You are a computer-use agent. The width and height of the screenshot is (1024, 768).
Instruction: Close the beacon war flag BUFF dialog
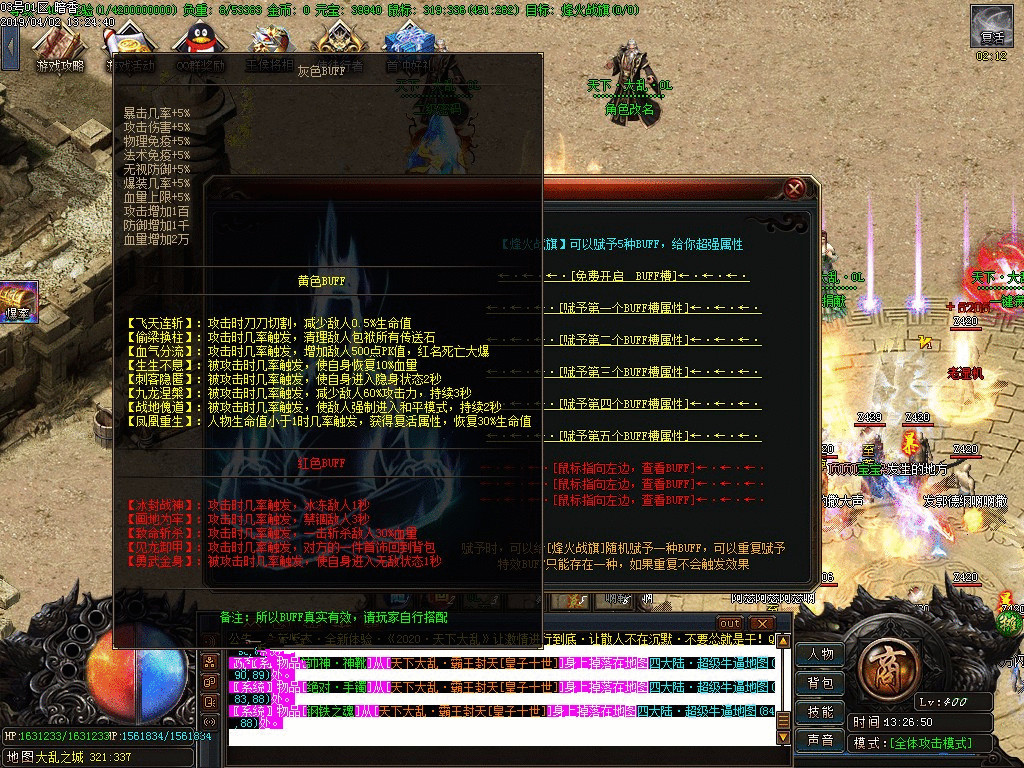[x=794, y=188]
